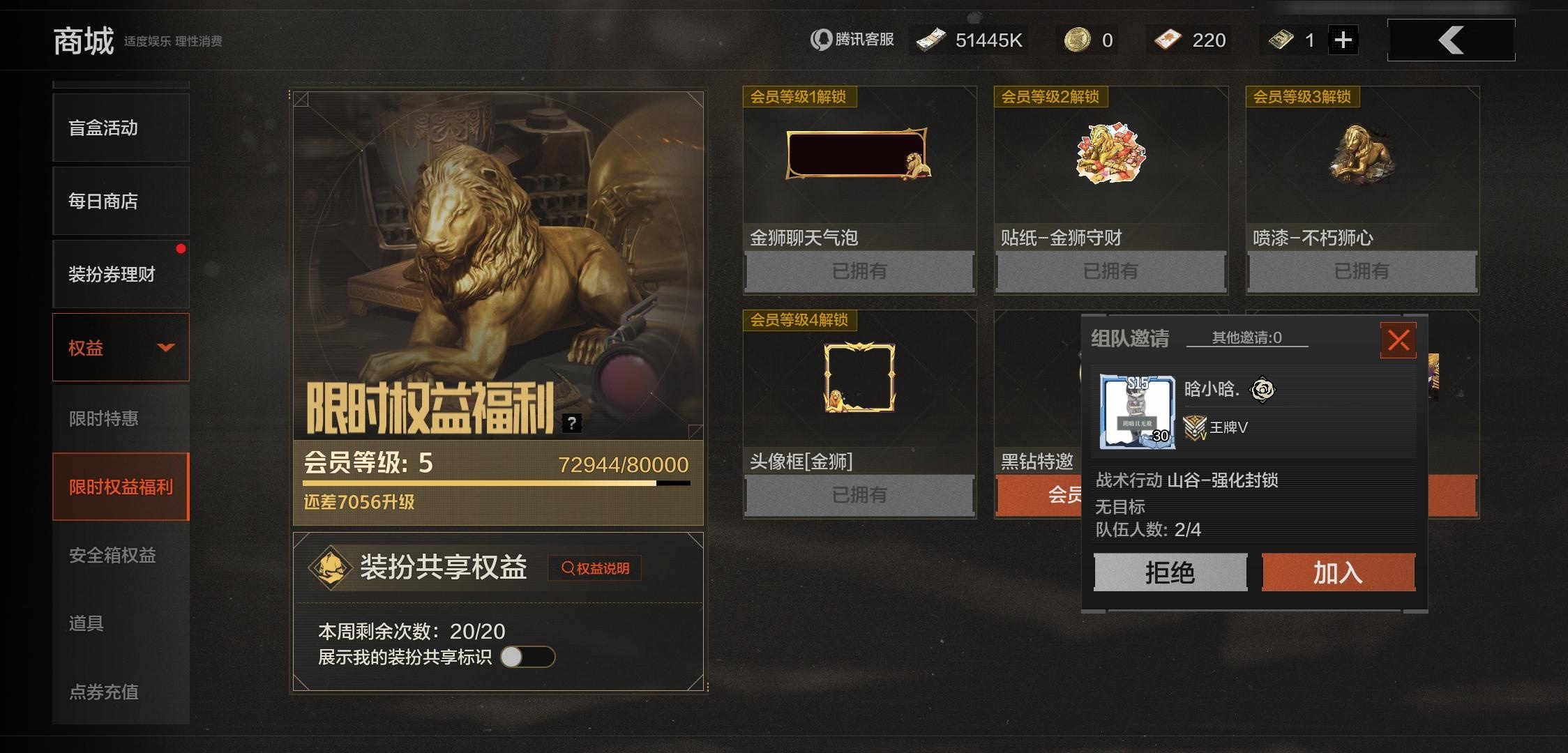Image resolution: width=1568 pixels, height=753 pixels.
Task: Click the cash currency icon showing 51445K
Action: (933, 39)
